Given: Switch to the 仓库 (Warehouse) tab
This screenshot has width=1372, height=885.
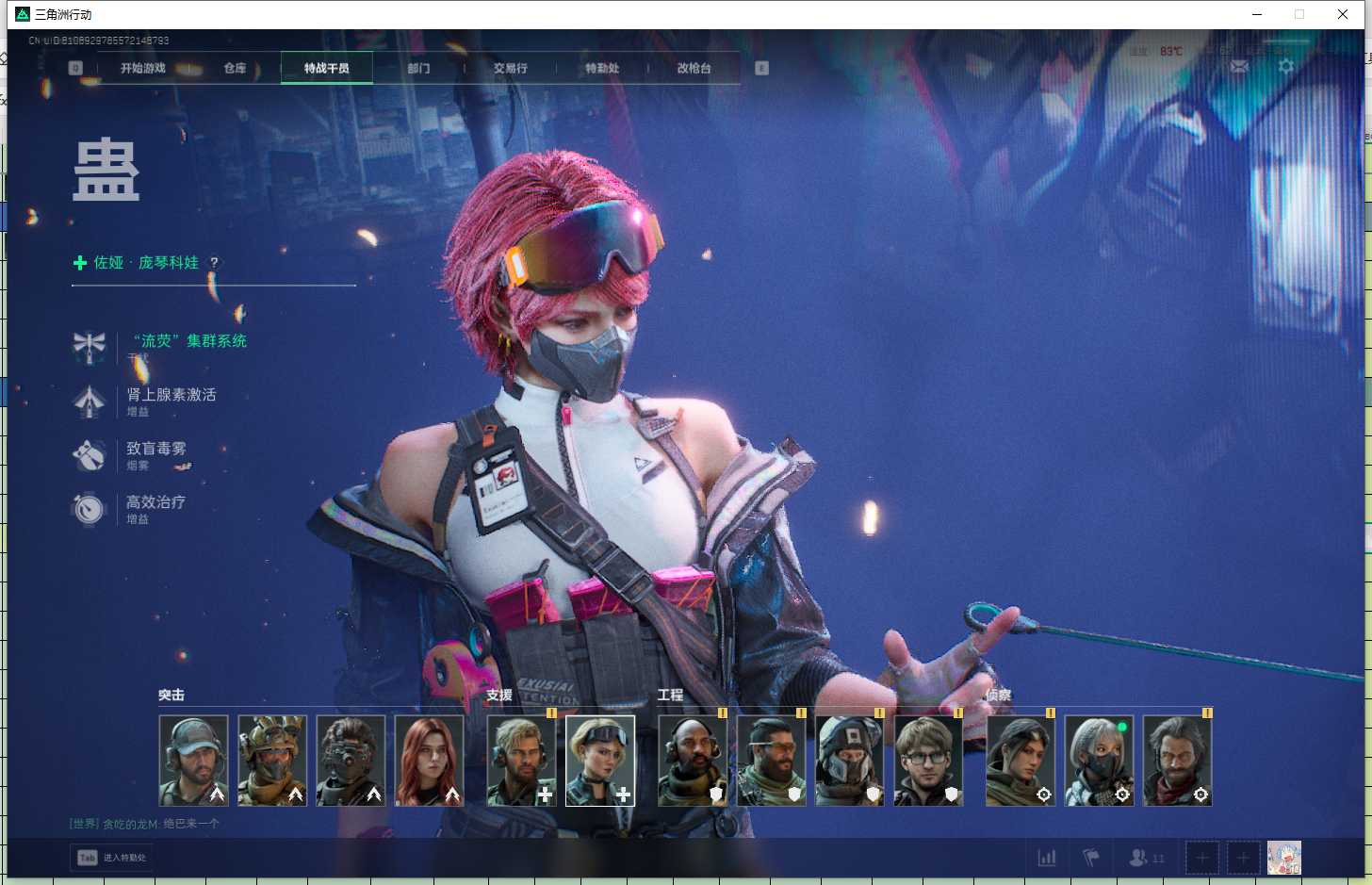Looking at the screenshot, I should pos(235,68).
